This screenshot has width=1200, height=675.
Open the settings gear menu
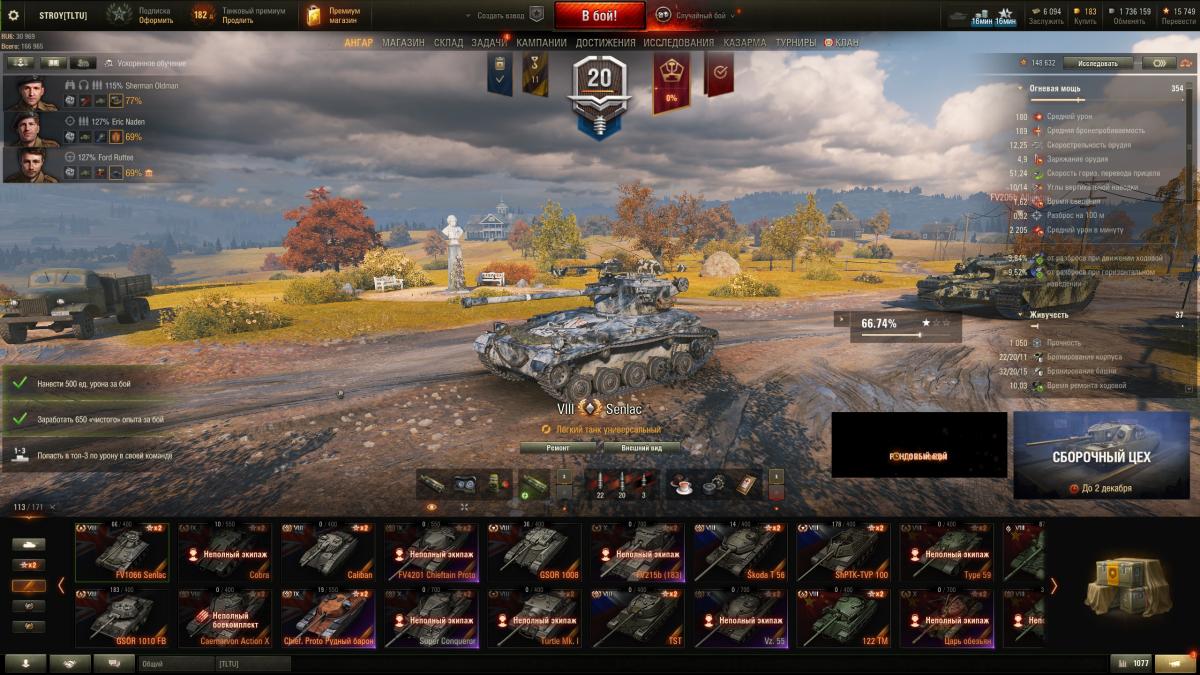pyautogui.click(x=14, y=15)
